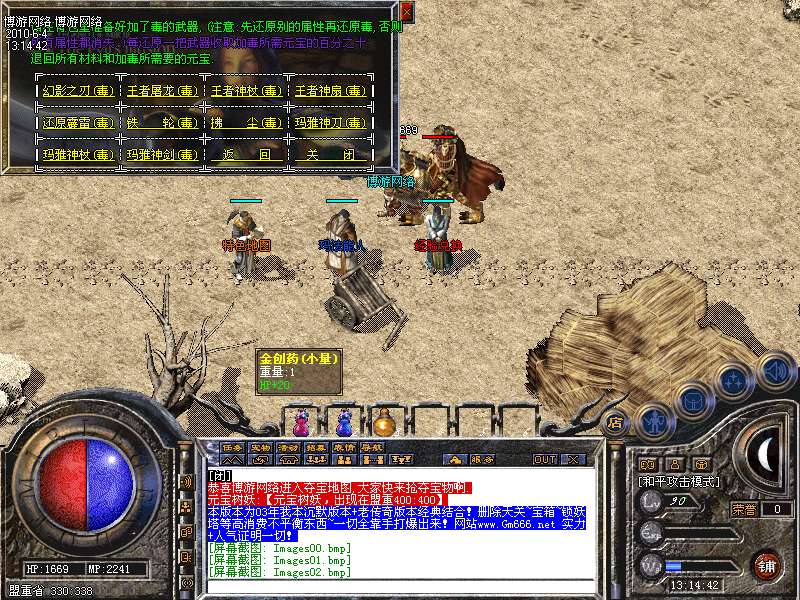The image size is (800, 600).
Task: Click the OUT button above the chat
Action: point(544,460)
